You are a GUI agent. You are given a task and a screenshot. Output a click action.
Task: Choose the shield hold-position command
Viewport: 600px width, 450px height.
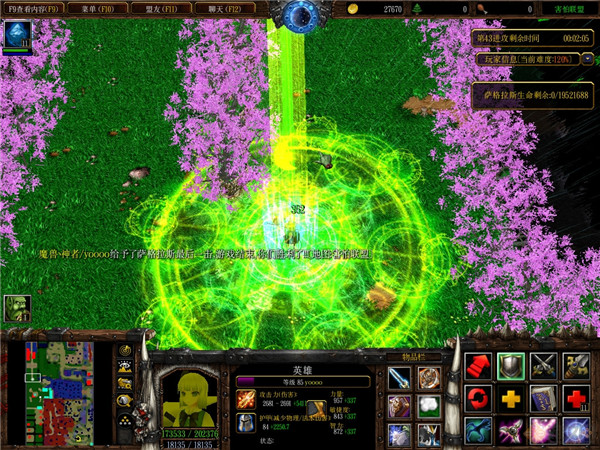(x=511, y=366)
